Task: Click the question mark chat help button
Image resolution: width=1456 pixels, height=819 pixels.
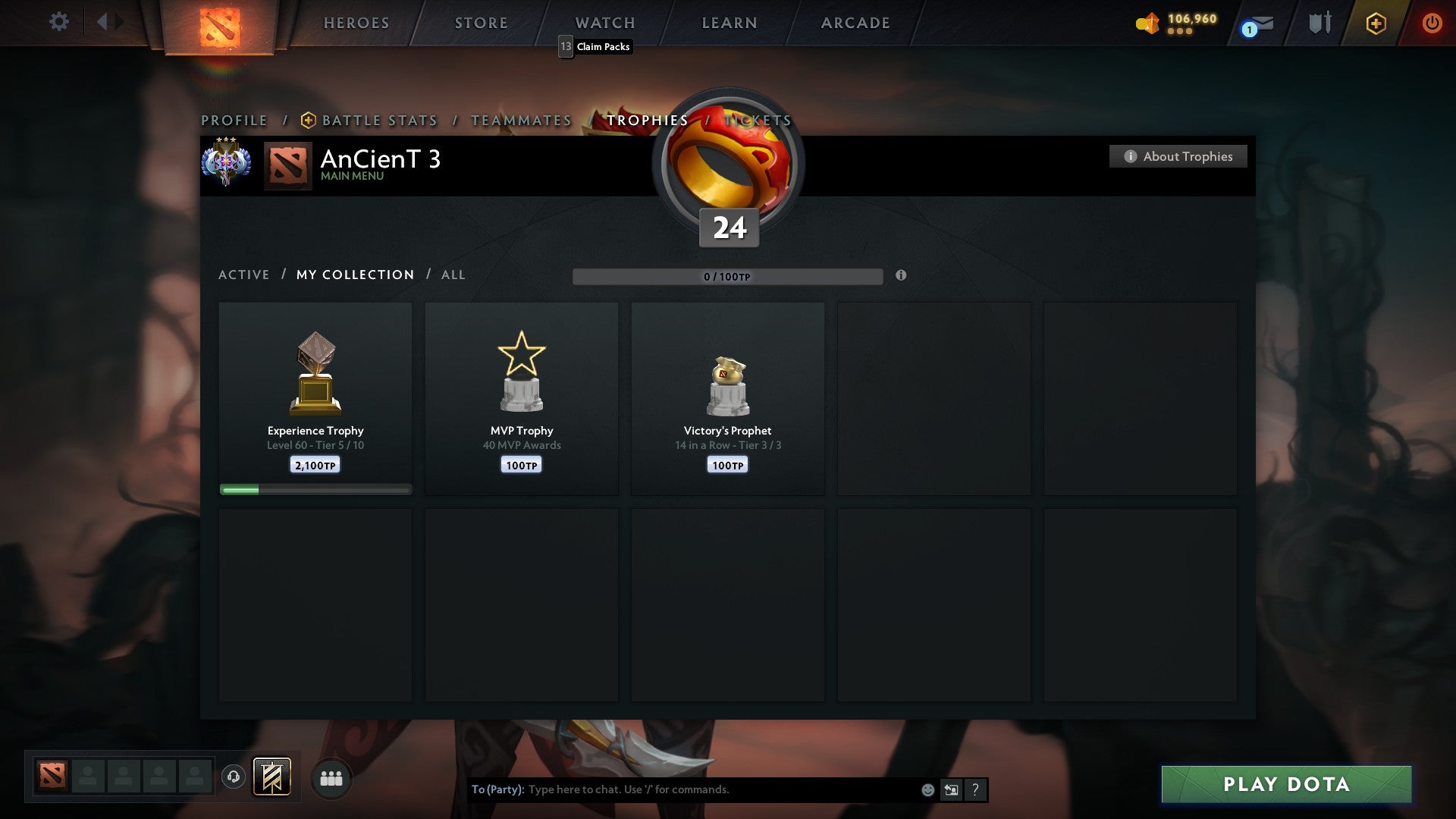Action: tap(975, 789)
